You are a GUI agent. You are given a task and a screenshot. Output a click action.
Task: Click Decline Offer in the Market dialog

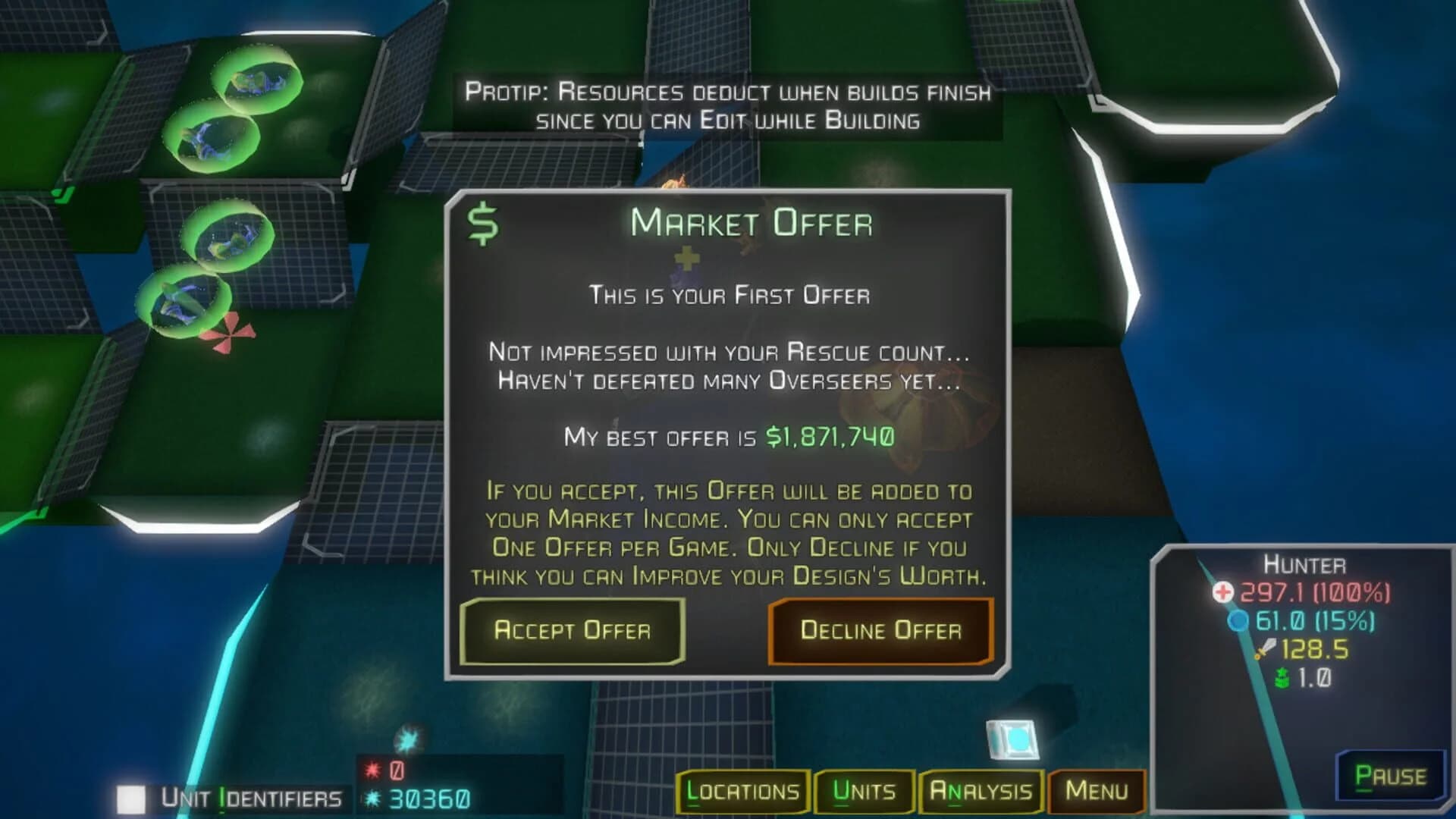881,632
